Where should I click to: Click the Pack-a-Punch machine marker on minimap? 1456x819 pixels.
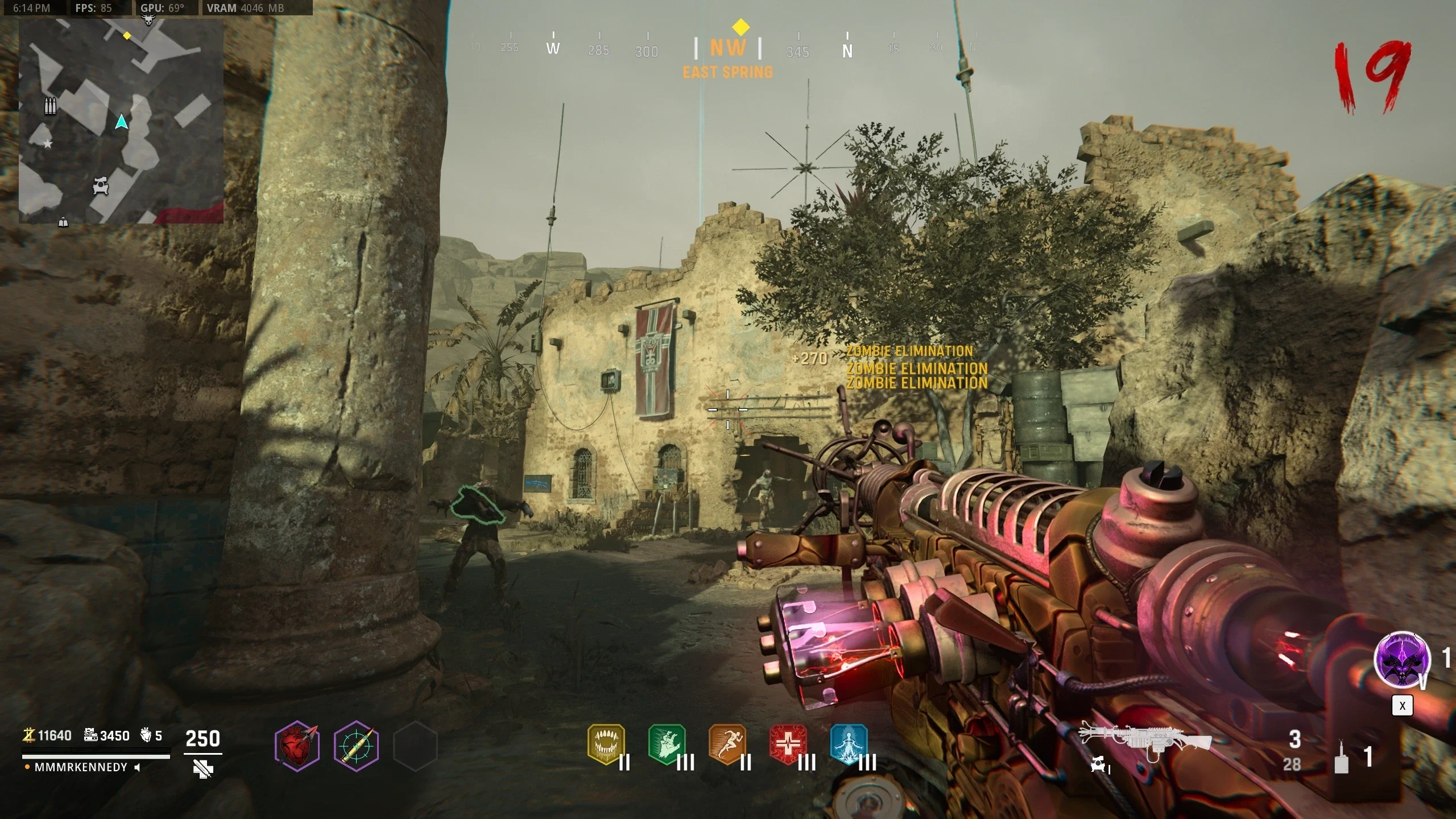pos(101,185)
